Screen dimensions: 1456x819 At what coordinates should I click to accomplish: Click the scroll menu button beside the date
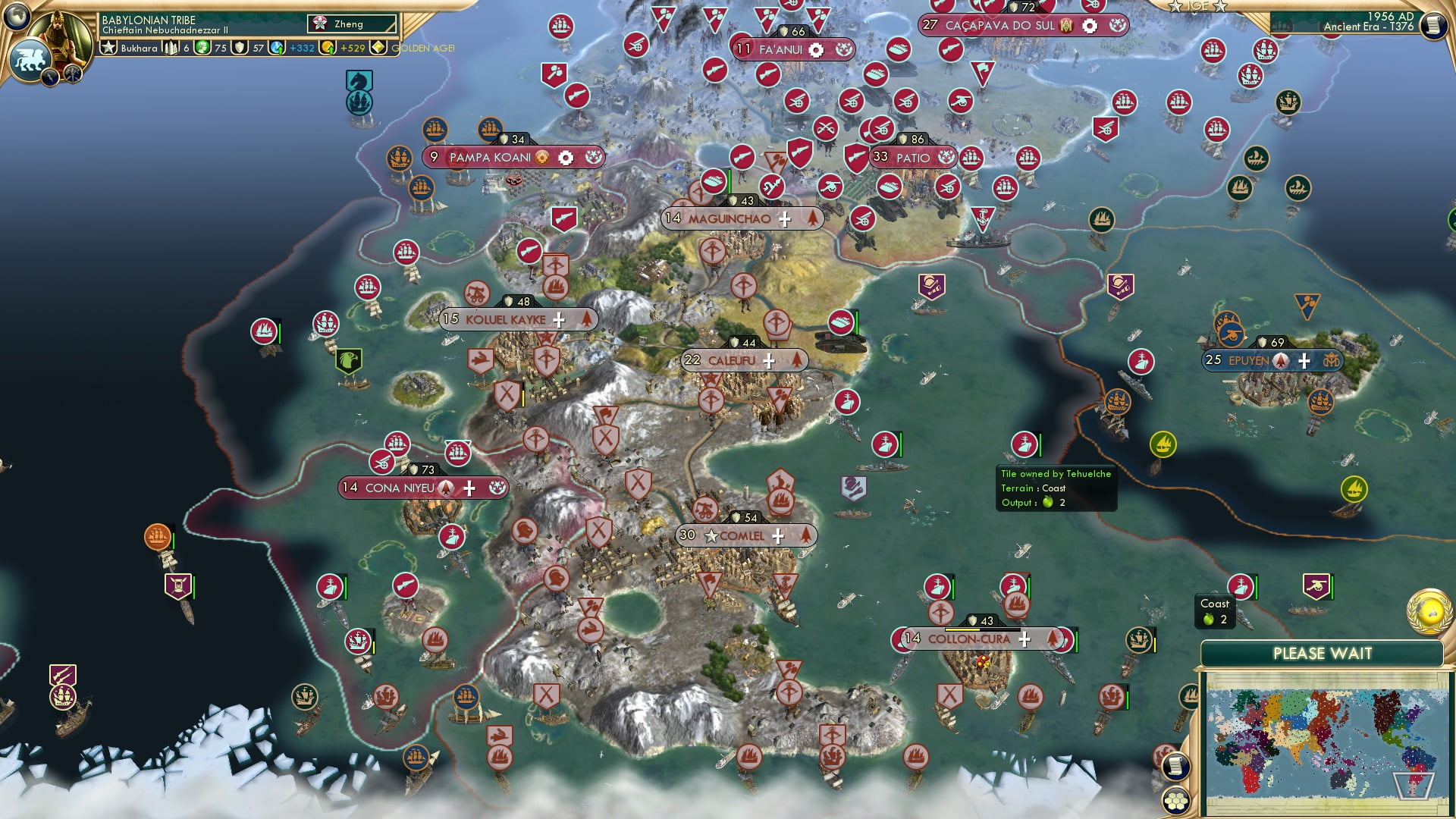(x=1432, y=26)
